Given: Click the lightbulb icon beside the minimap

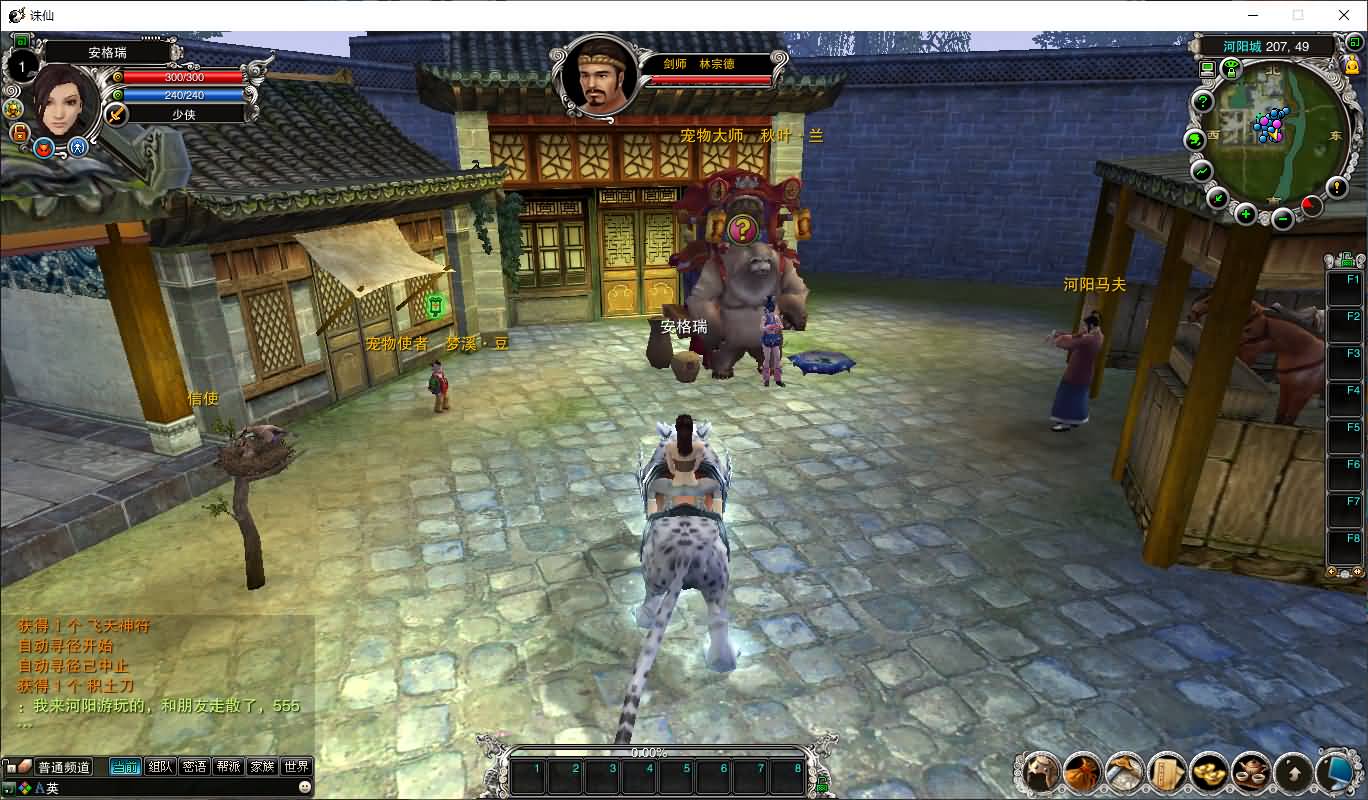Looking at the screenshot, I should [1337, 186].
